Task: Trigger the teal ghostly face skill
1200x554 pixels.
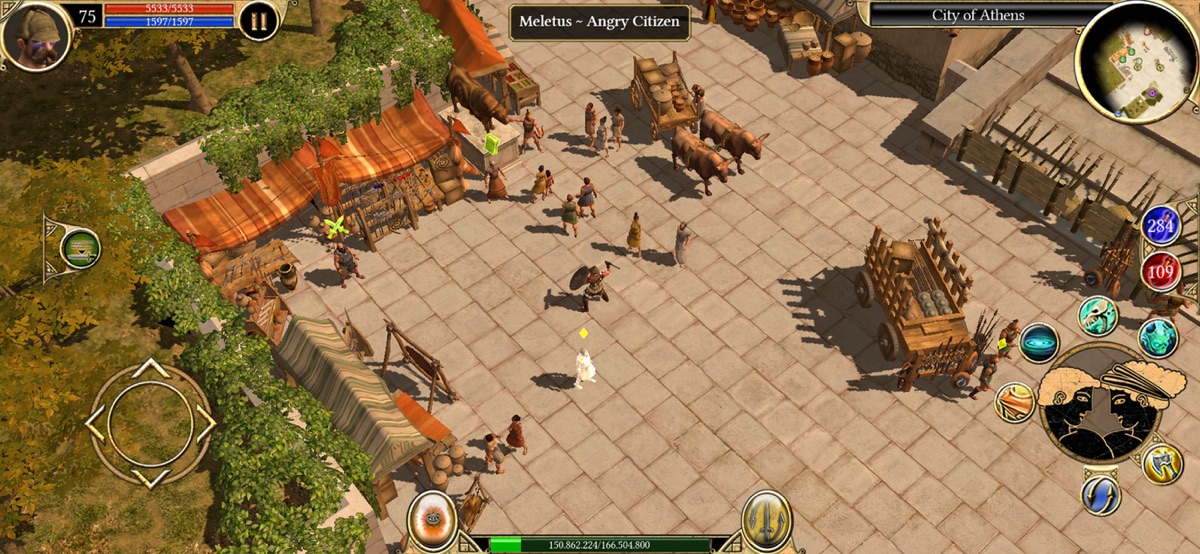Action: point(1157,337)
